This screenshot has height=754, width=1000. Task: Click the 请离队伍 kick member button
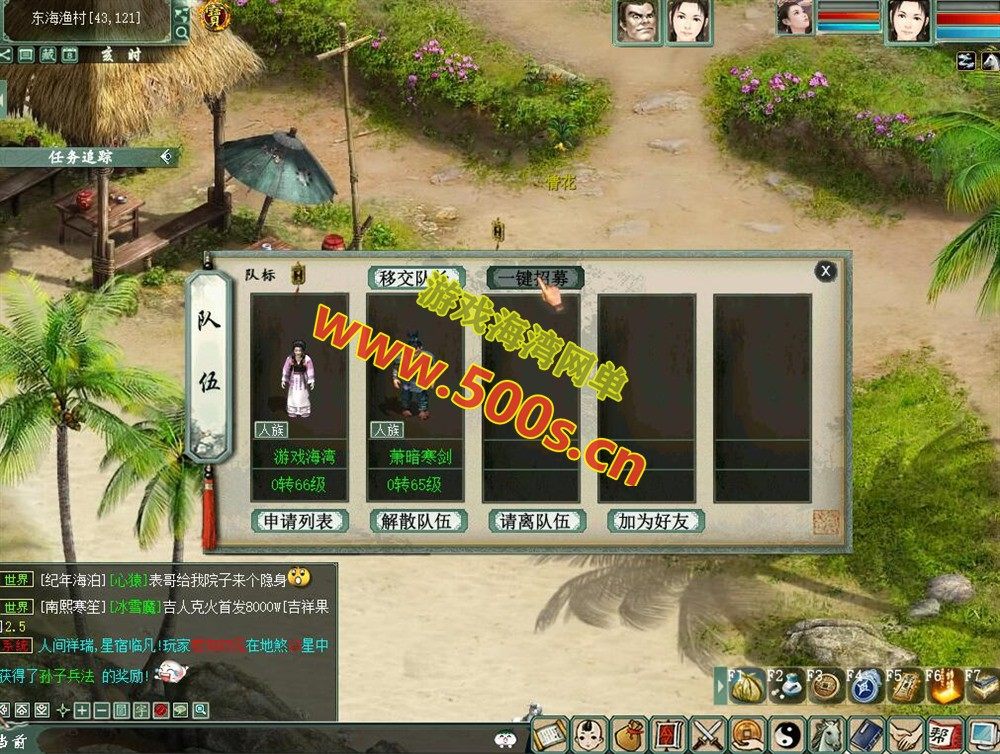tap(536, 521)
